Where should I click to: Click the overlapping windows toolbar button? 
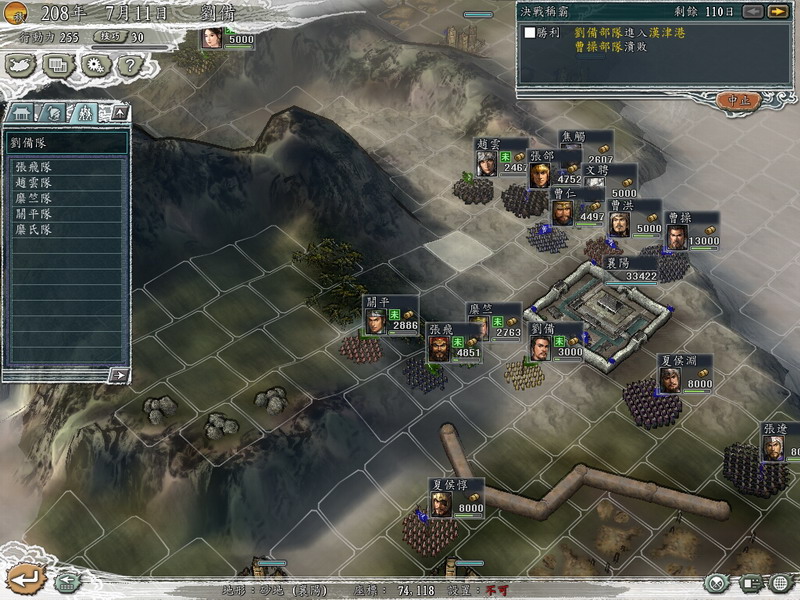pyautogui.click(x=58, y=65)
